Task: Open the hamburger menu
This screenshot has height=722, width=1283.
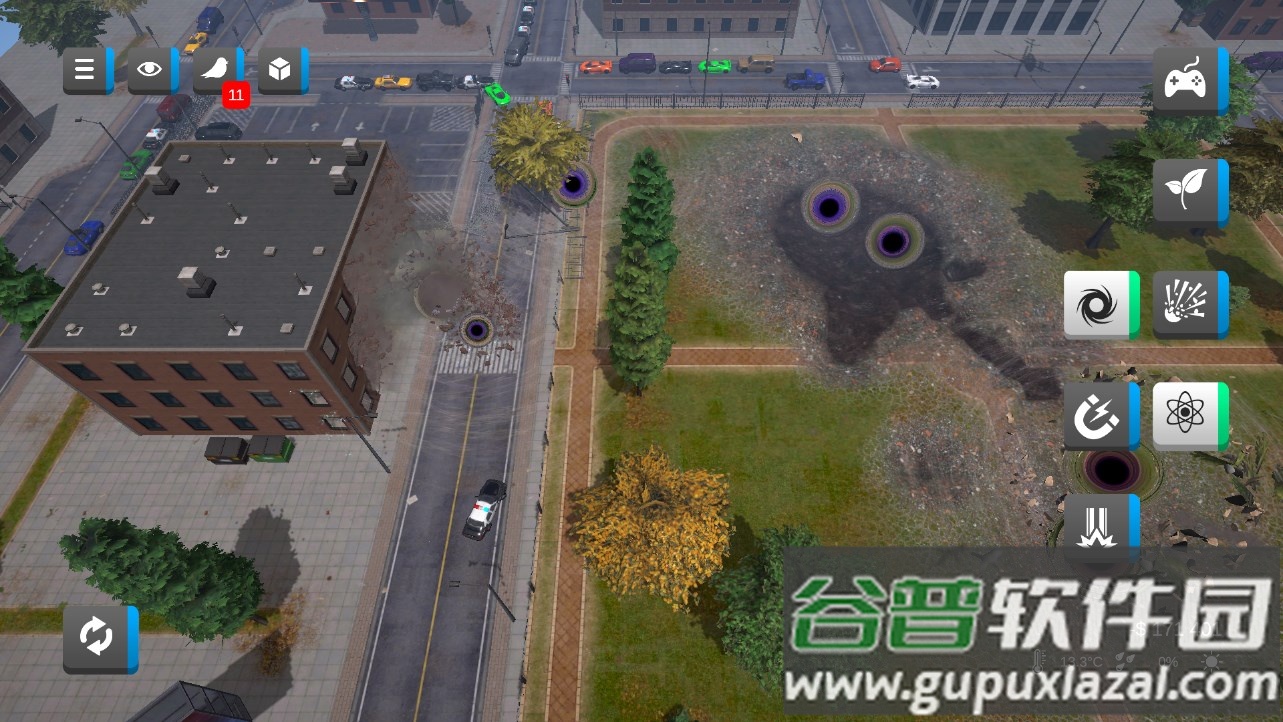Action: tap(83, 68)
